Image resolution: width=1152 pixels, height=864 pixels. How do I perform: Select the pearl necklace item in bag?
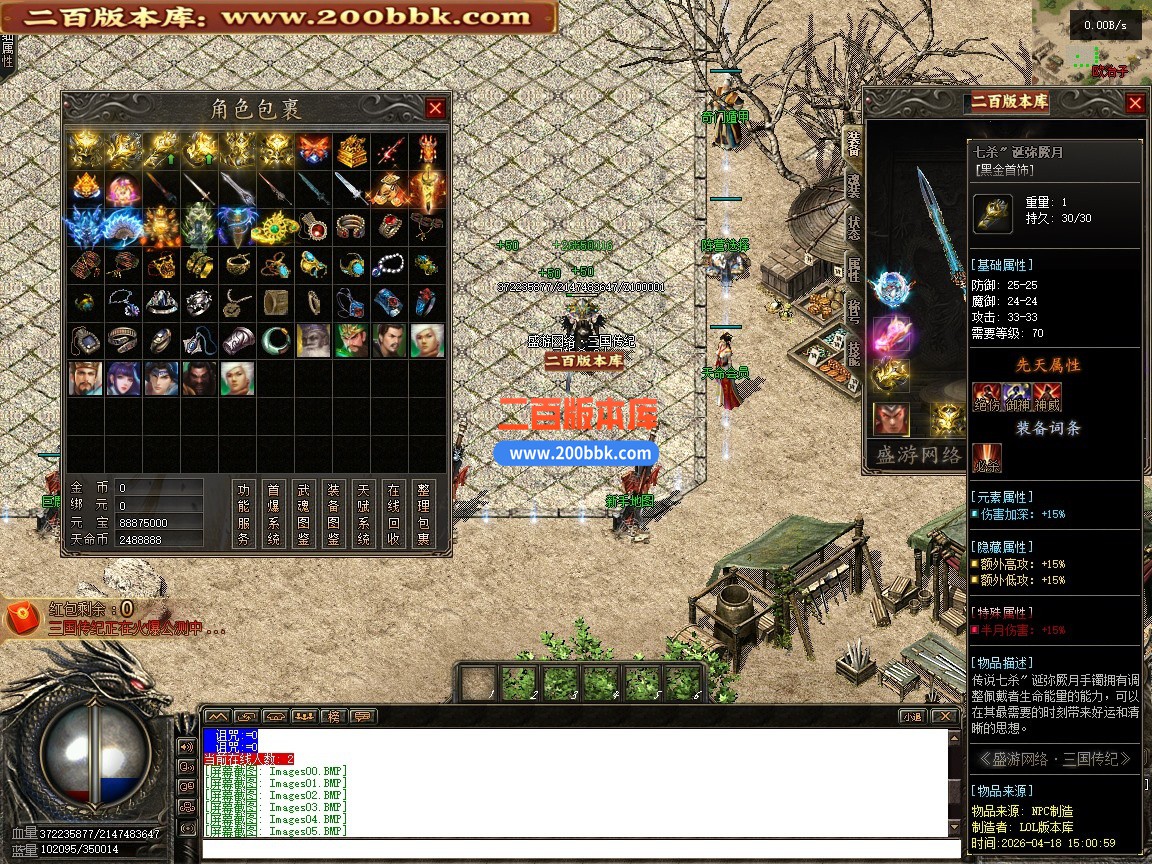(388, 265)
